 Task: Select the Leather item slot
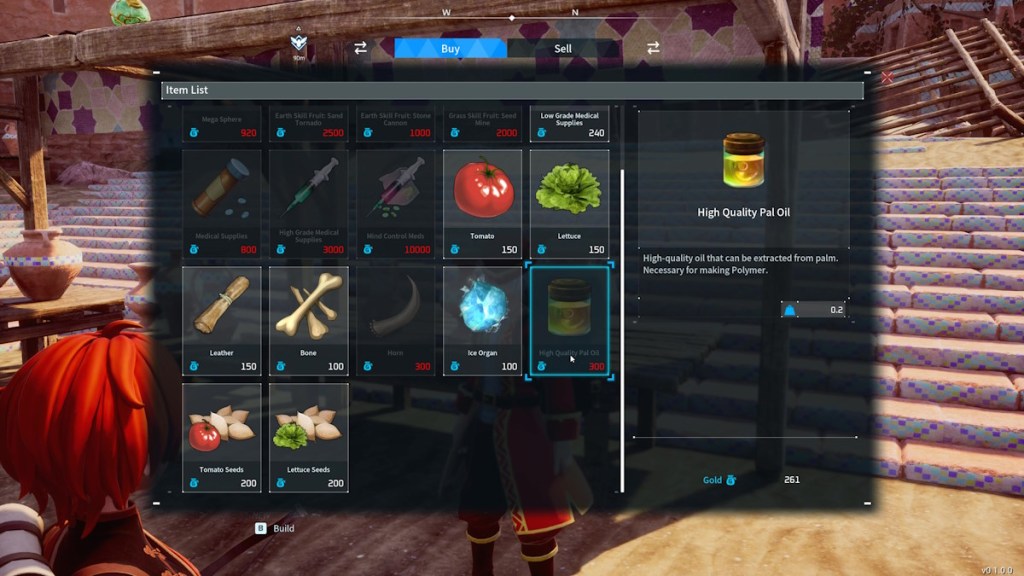coord(222,320)
